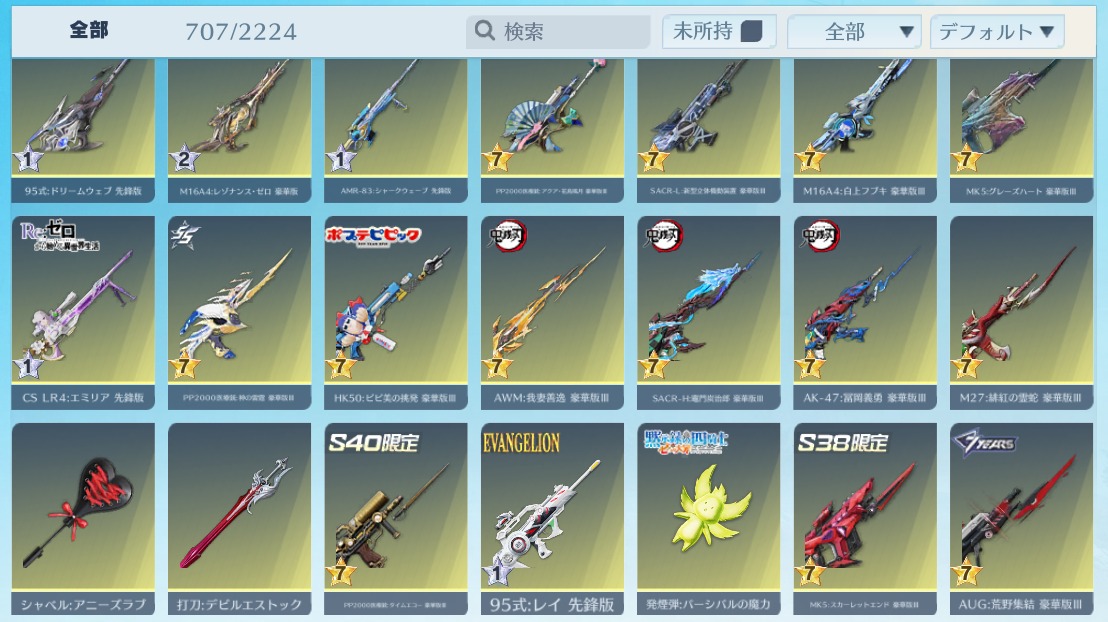
Task: Pick the PP2000 fan-themed skin
Action: click(553, 125)
